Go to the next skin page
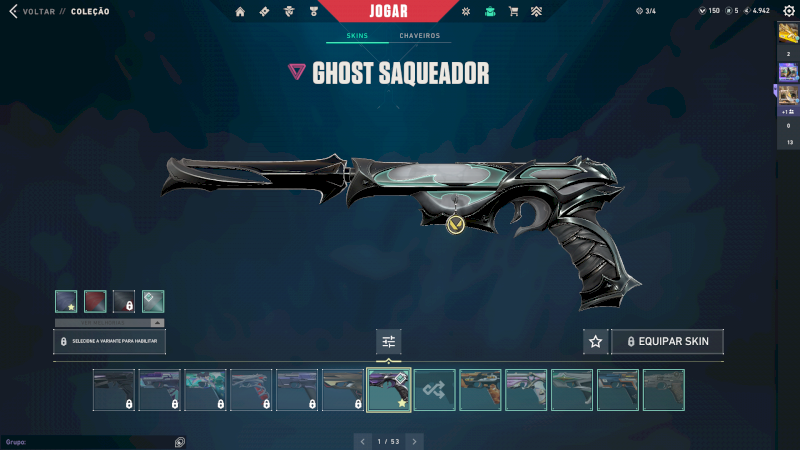800x450 pixels. click(x=414, y=440)
